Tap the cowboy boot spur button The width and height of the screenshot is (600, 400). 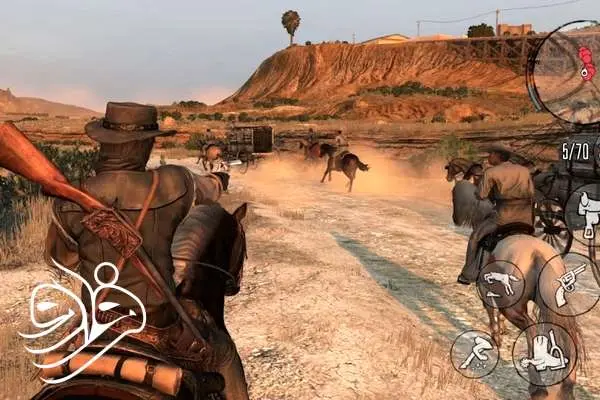pos(545,354)
